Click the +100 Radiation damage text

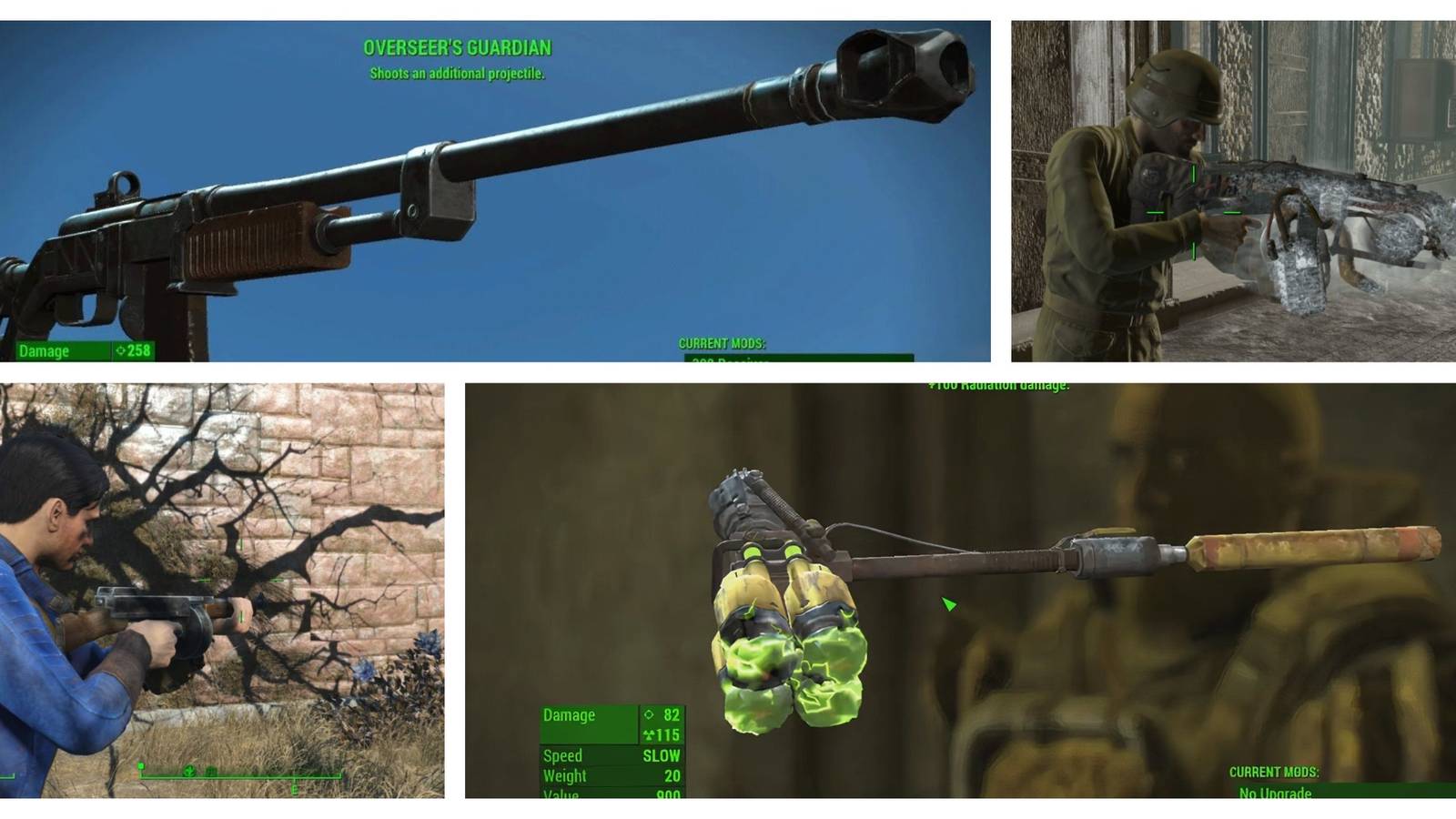[998, 385]
